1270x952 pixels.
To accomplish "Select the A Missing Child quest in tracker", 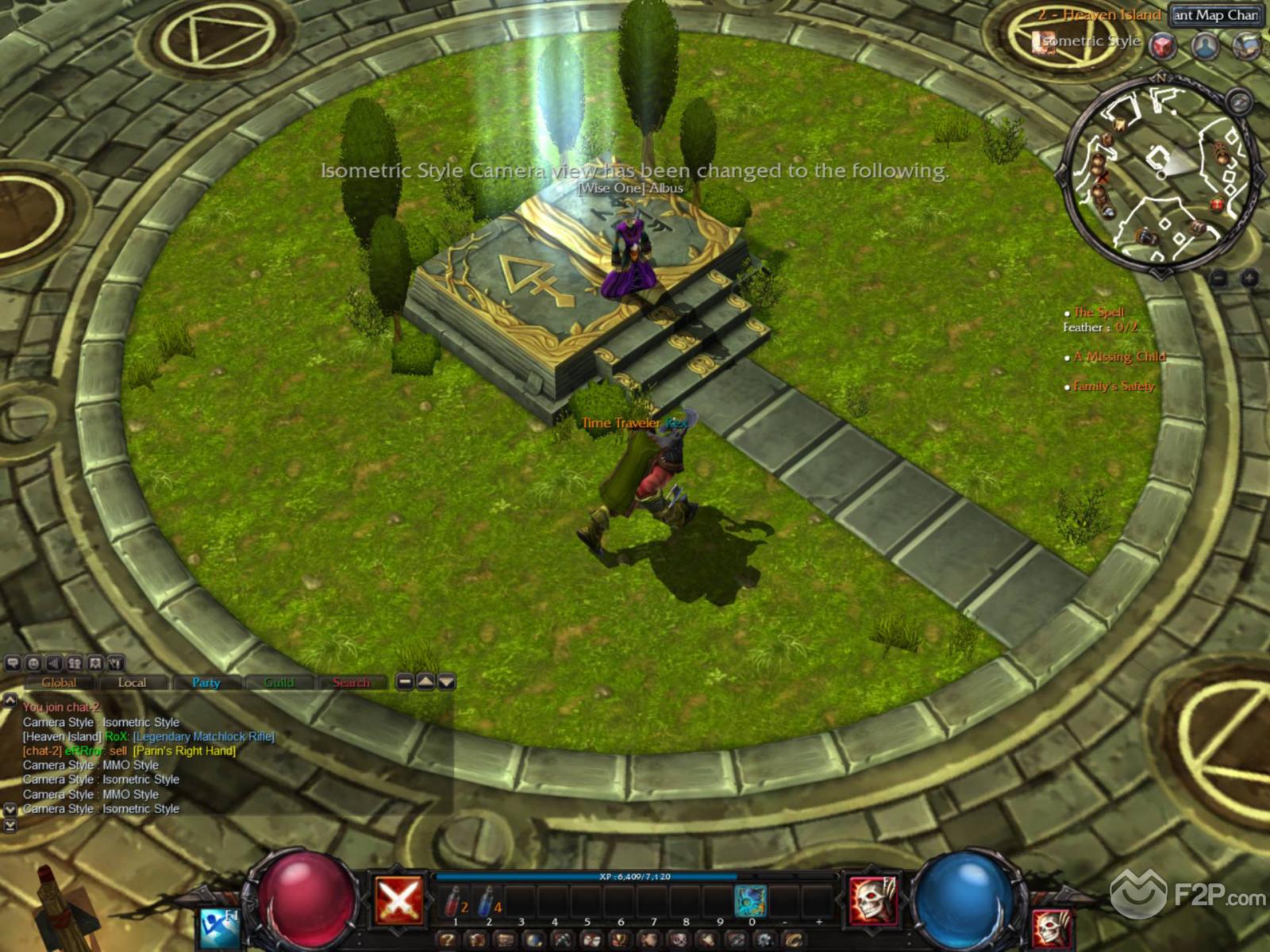I will (x=1119, y=357).
